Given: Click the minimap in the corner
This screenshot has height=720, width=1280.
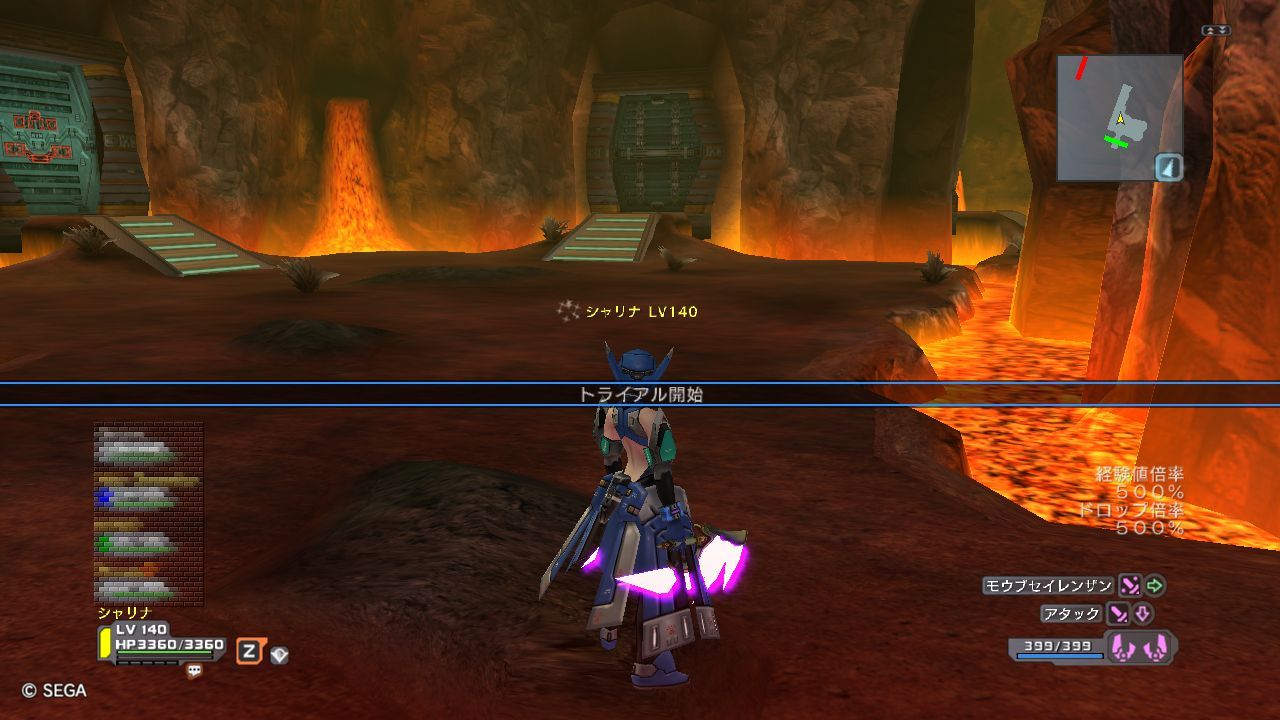Looking at the screenshot, I should (1119, 117).
